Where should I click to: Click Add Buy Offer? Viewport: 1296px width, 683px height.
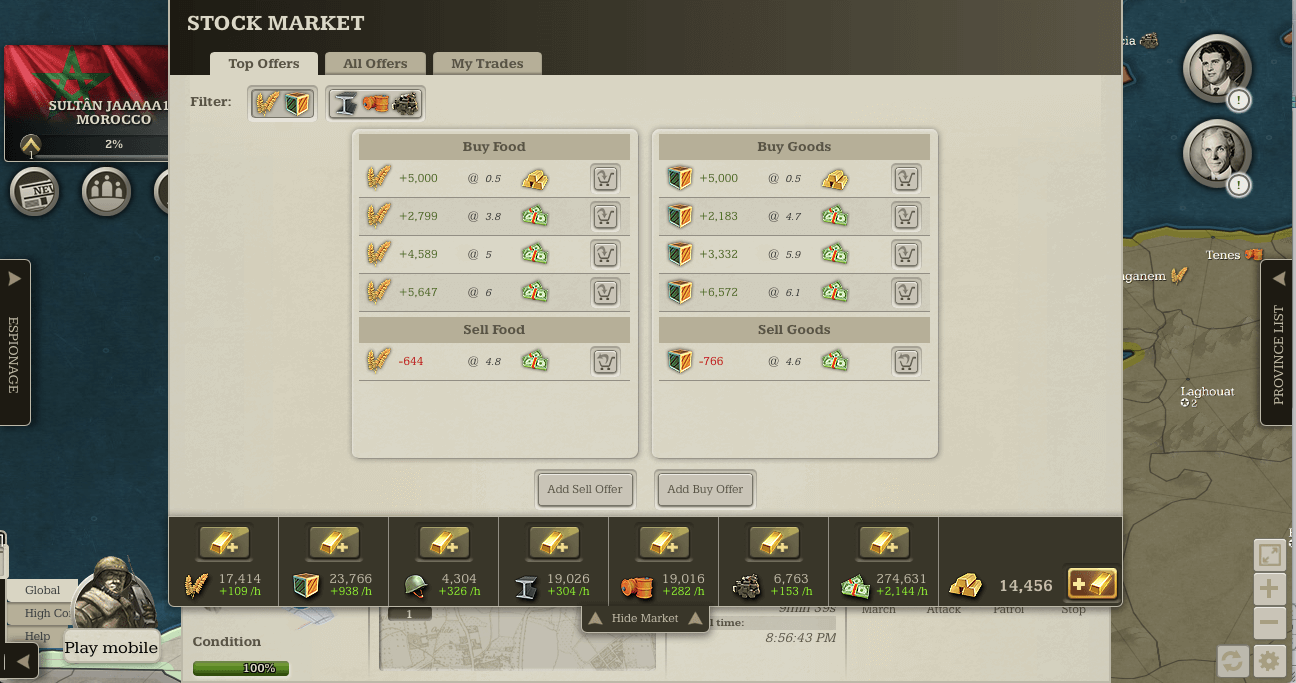click(x=705, y=489)
